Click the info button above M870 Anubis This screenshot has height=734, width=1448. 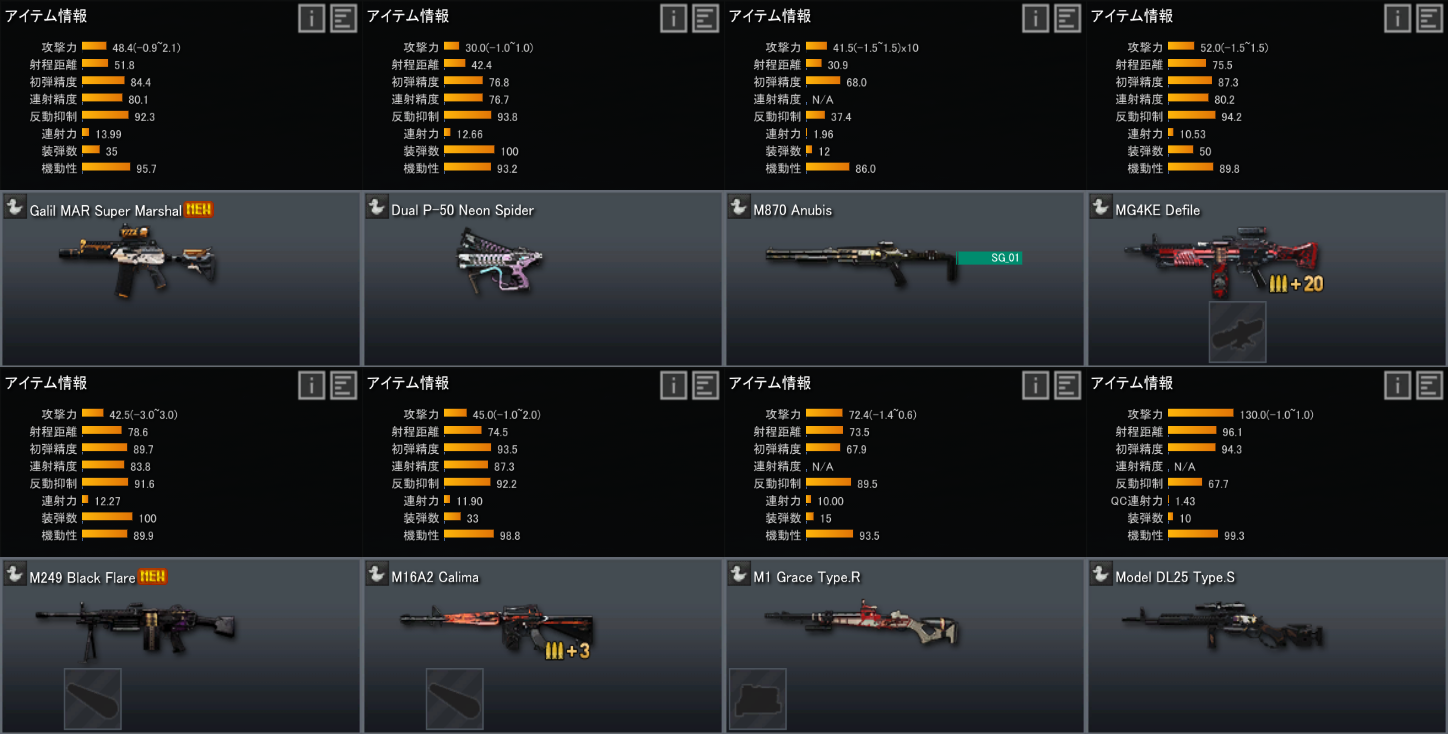pos(1036,18)
